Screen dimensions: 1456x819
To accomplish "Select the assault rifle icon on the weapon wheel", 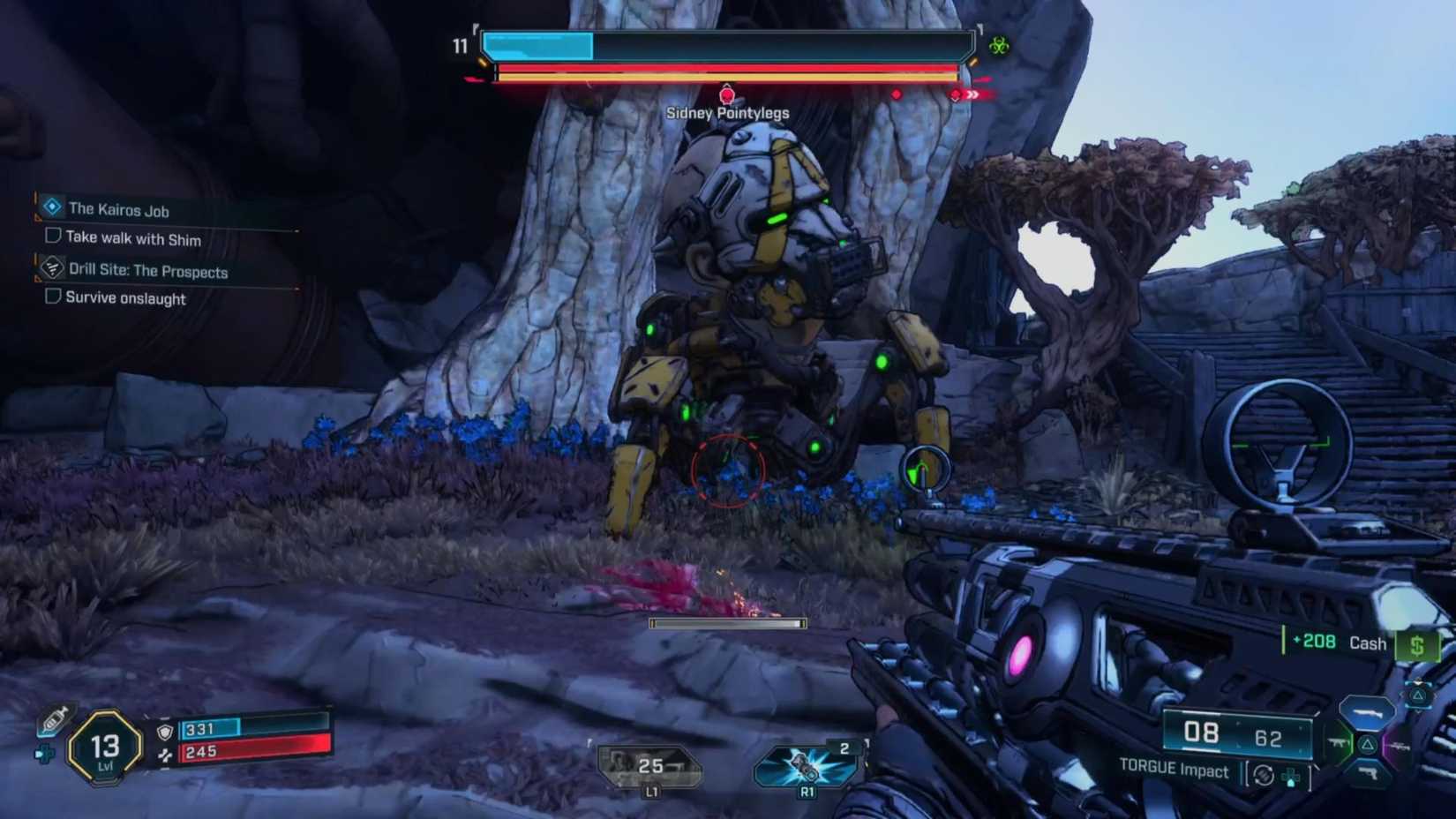I will tap(1339, 744).
